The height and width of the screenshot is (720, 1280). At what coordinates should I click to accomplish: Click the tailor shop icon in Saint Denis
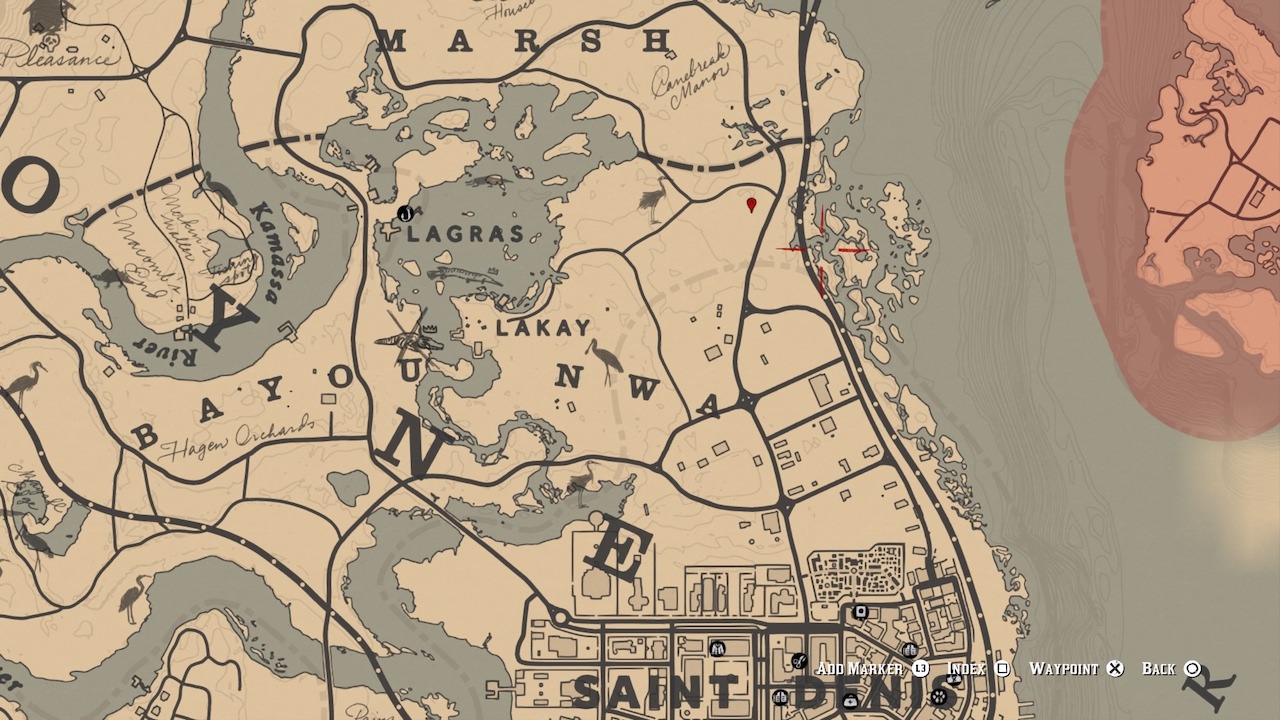(x=718, y=649)
